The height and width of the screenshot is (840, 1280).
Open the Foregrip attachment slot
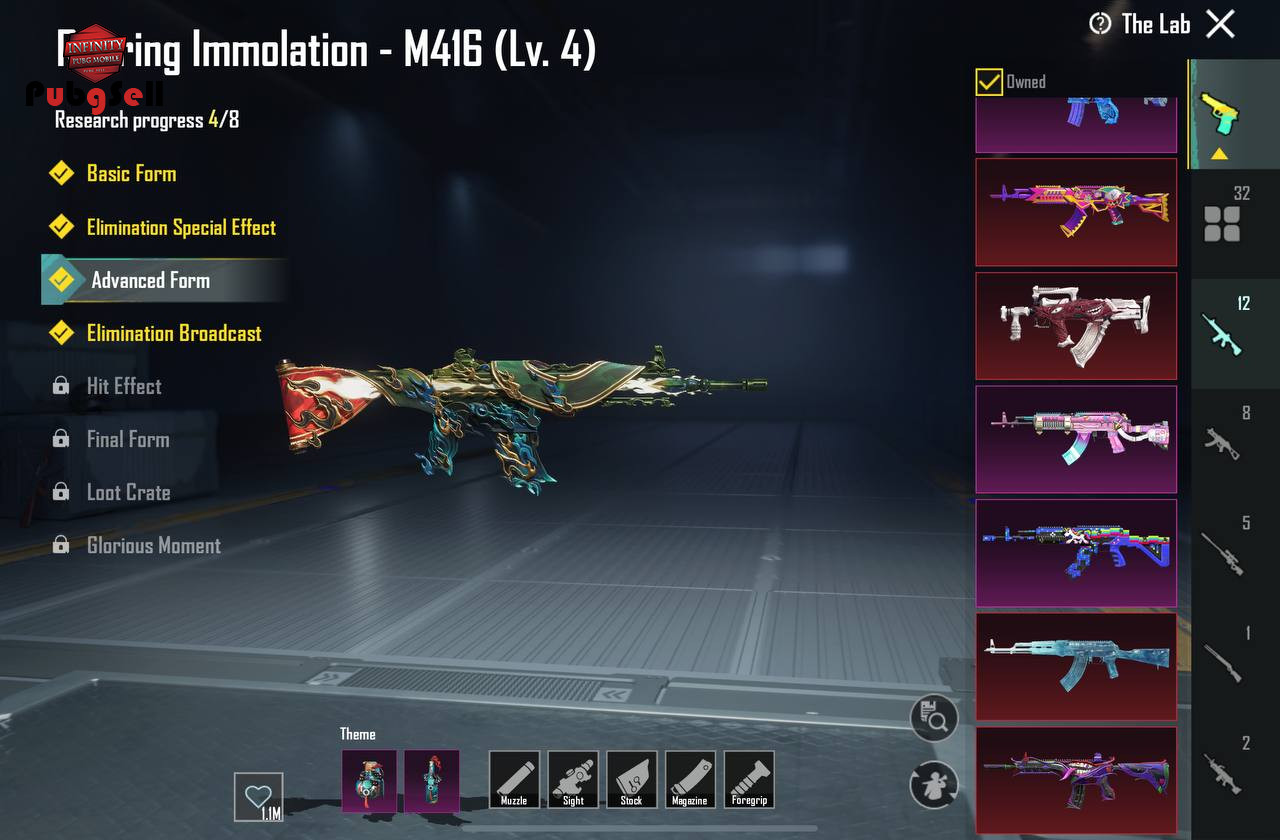[x=748, y=780]
